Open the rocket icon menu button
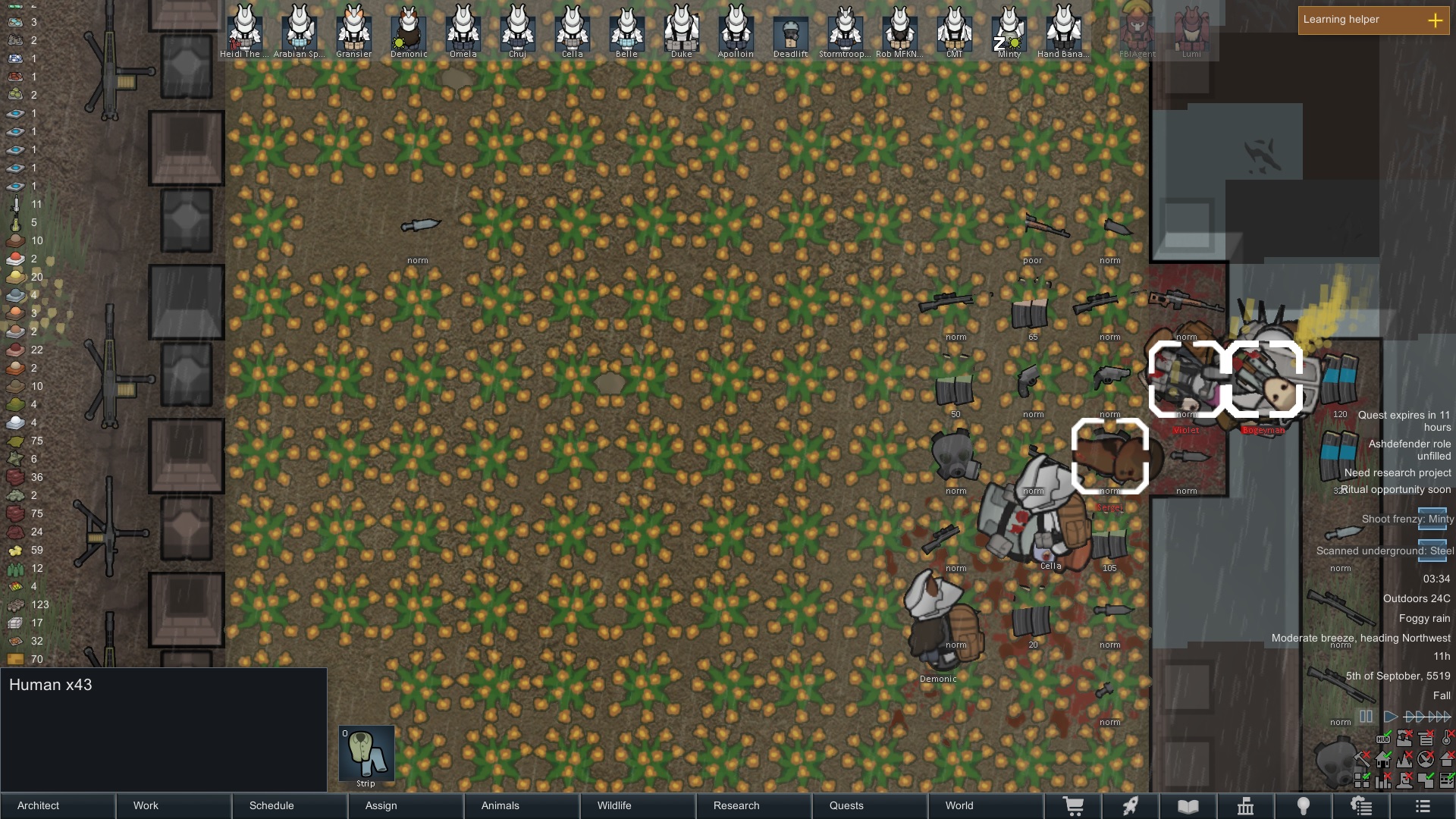The image size is (1456, 819). [1130, 806]
